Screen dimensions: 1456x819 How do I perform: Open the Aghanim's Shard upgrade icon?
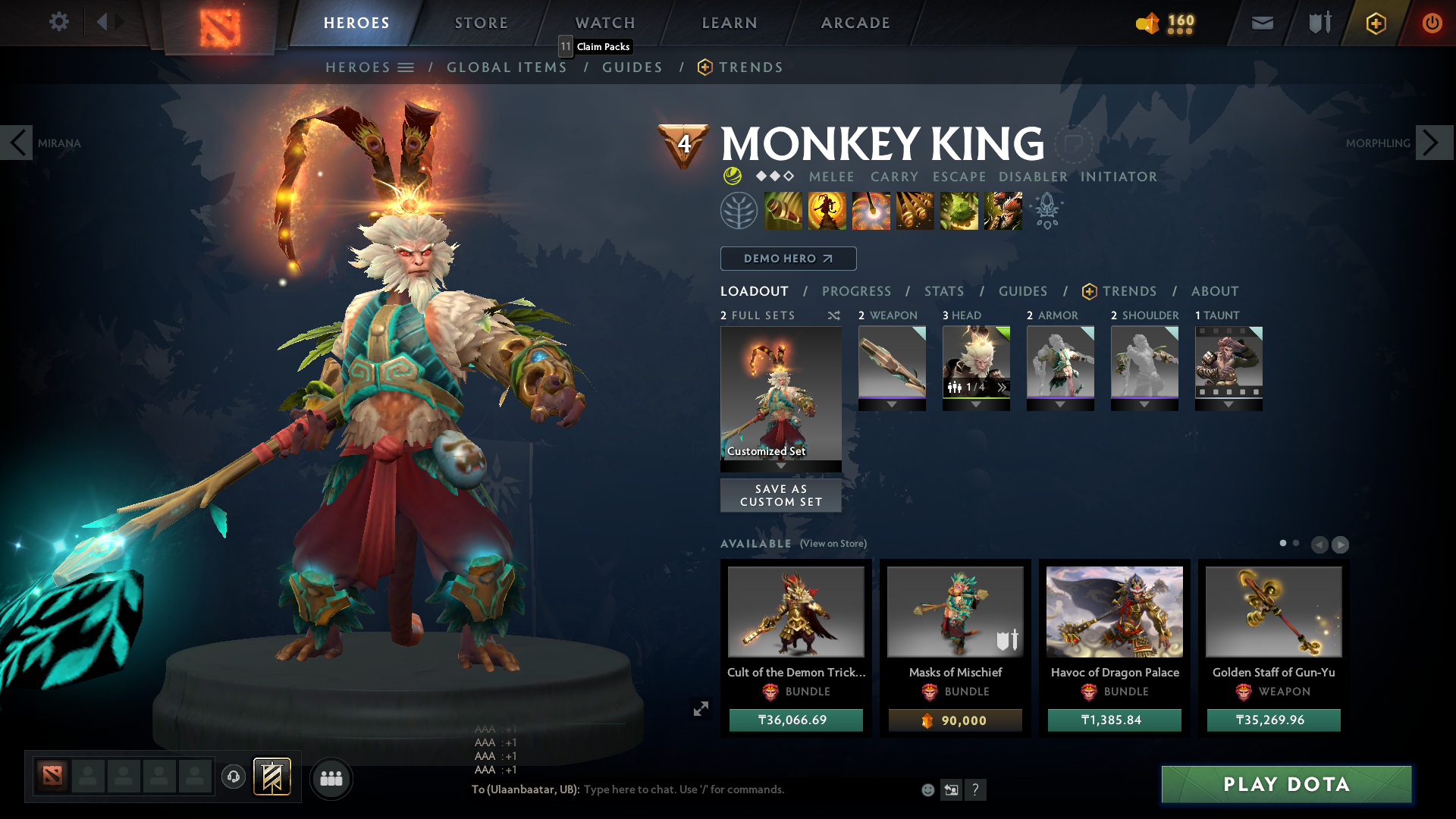coord(1047,211)
